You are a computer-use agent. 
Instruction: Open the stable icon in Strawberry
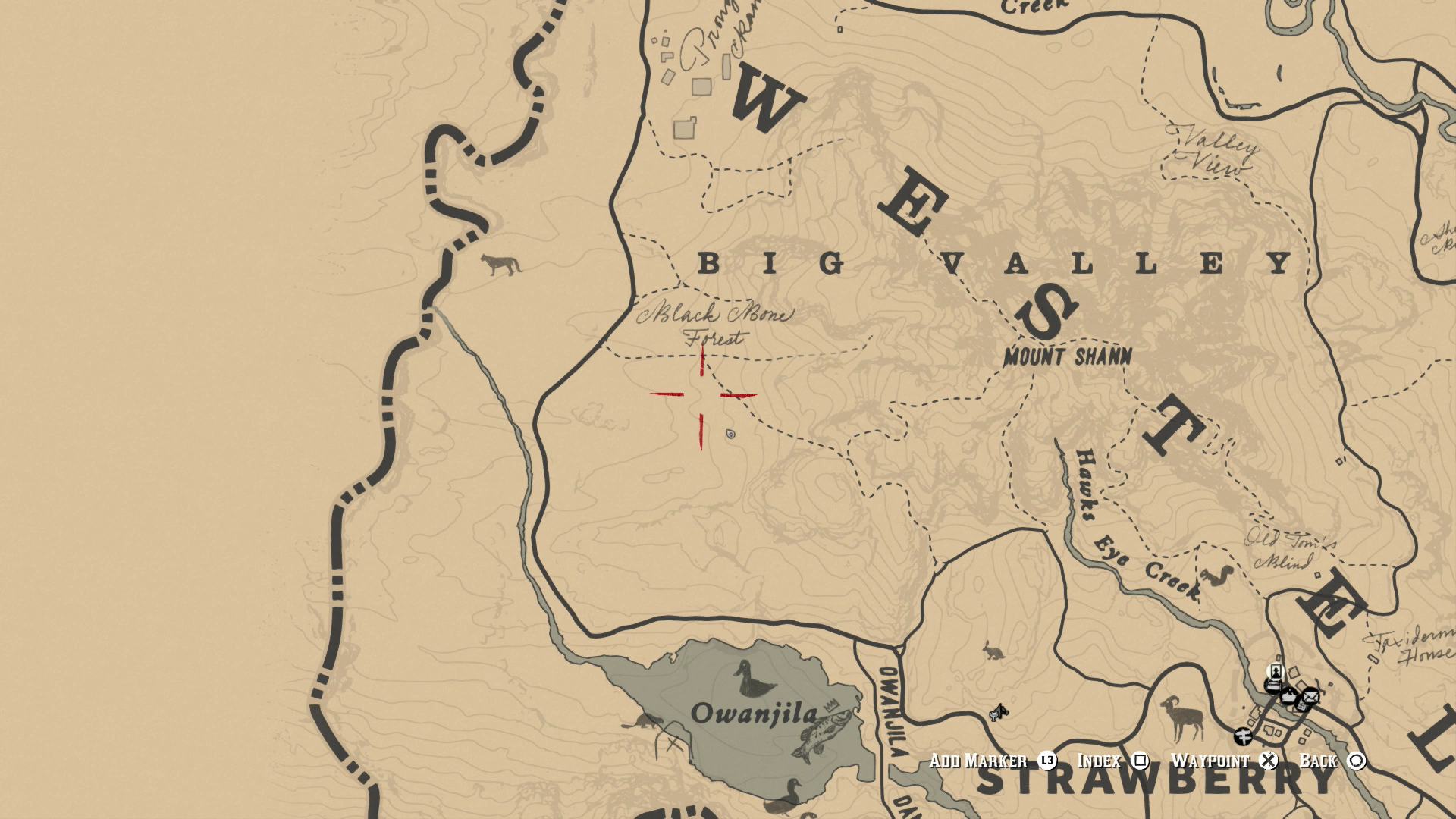coord(1272,685)
